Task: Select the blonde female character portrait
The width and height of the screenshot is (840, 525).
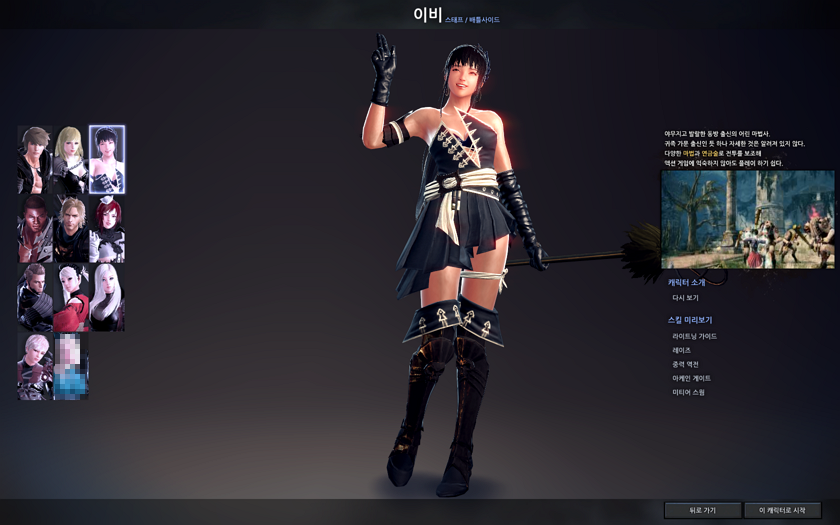Action: (x=70, y=159)
